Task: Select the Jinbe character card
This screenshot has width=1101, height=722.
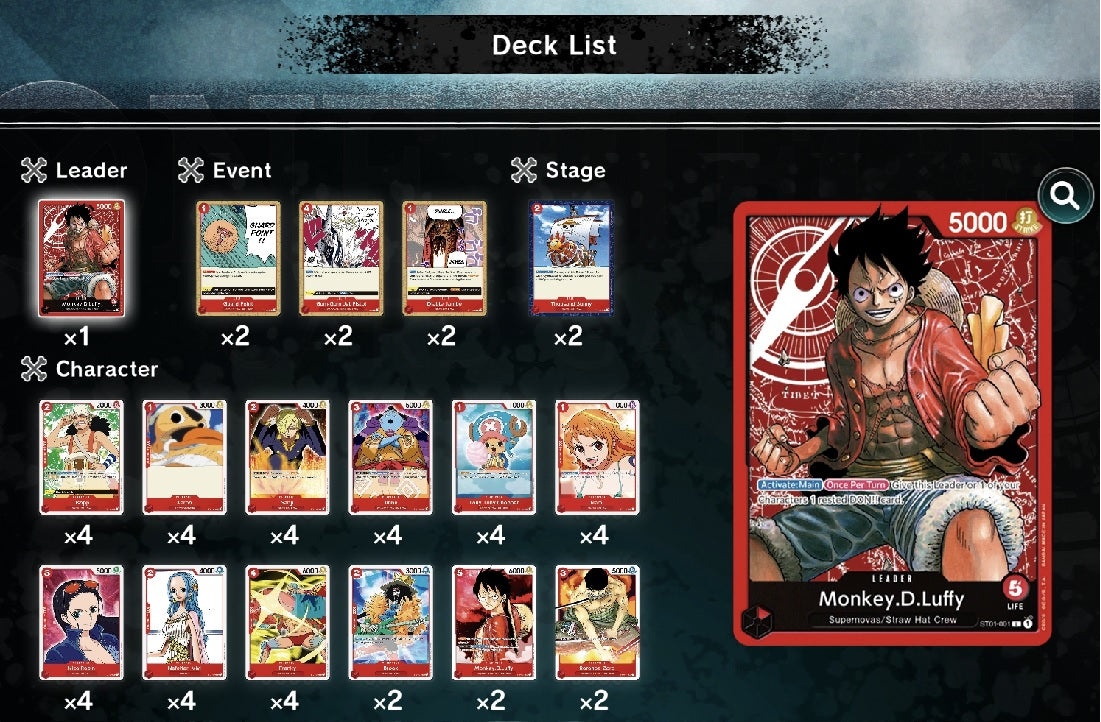Action: click(390, 457)
